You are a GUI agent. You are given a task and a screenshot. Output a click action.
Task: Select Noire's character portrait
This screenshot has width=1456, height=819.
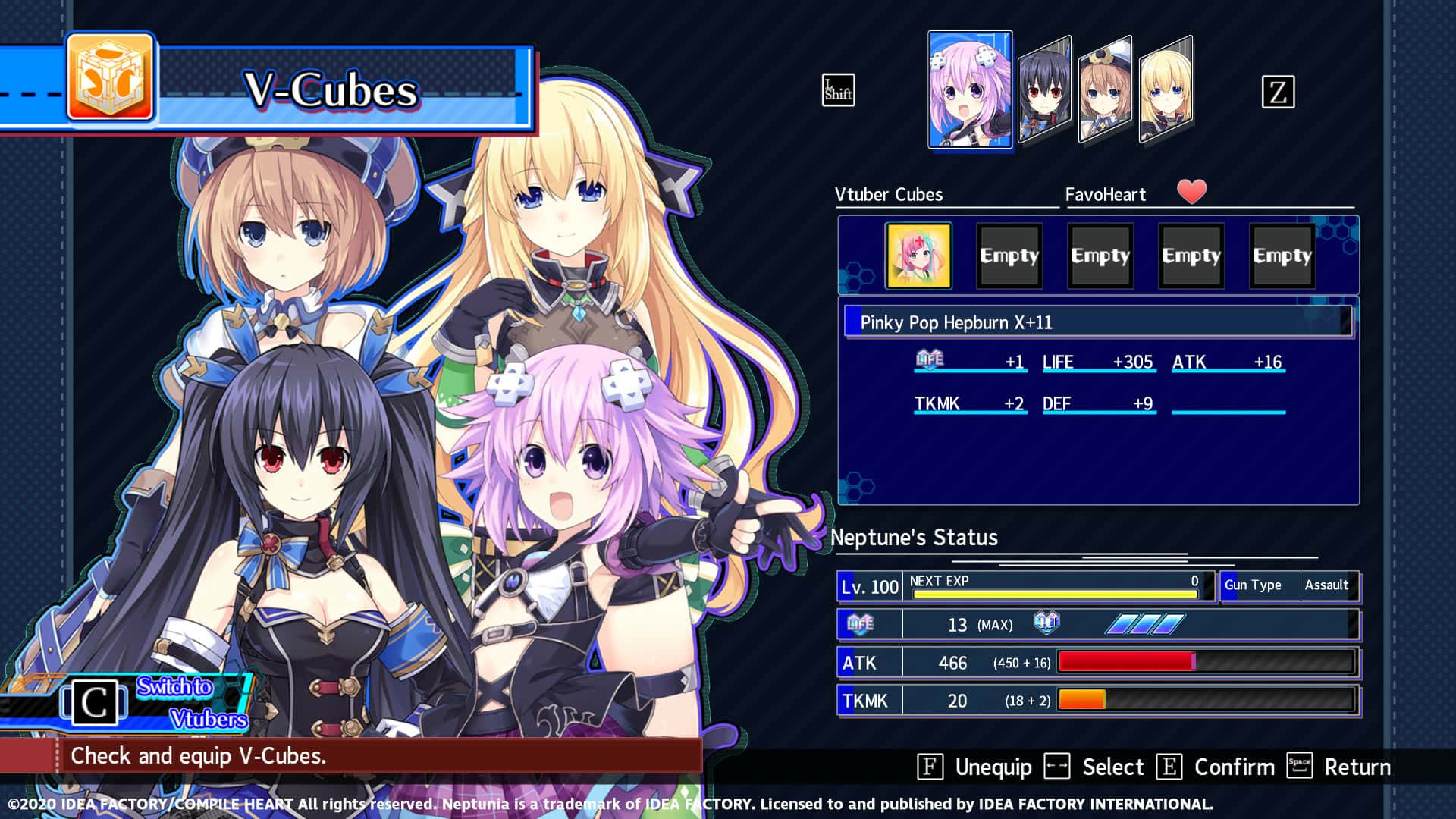coord(1047,87)
